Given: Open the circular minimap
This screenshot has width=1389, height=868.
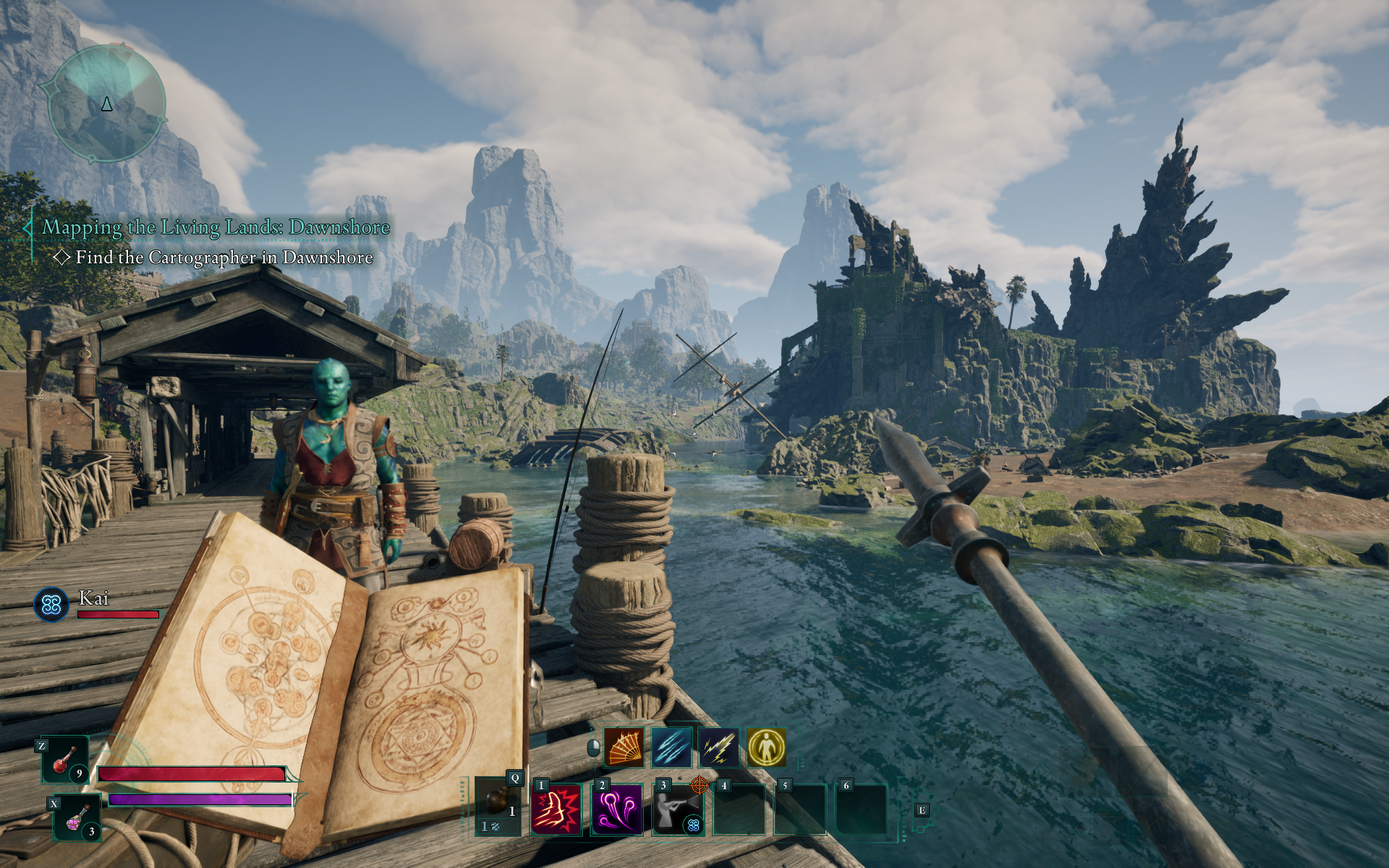Looking at the screenshot, I should [x=107, y=103].
